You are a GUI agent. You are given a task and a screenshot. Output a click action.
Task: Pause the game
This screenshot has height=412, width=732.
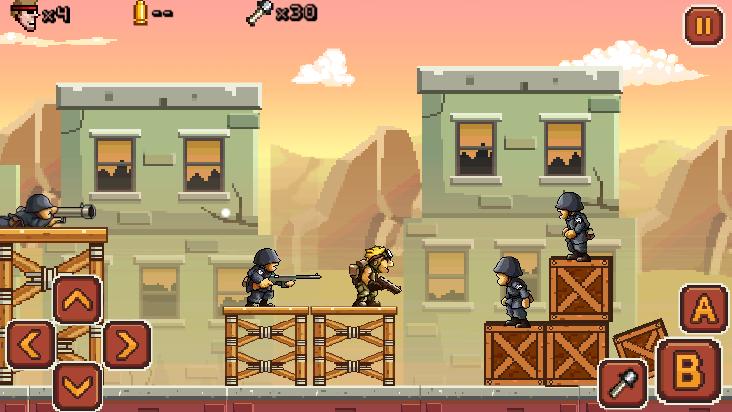coord(702,25)
